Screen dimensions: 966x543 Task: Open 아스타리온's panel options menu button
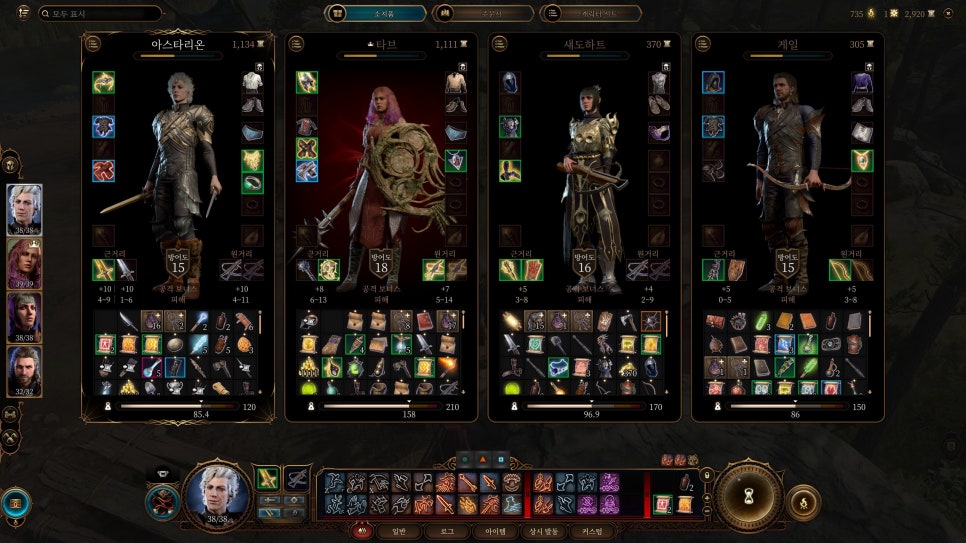pos(93,44)
